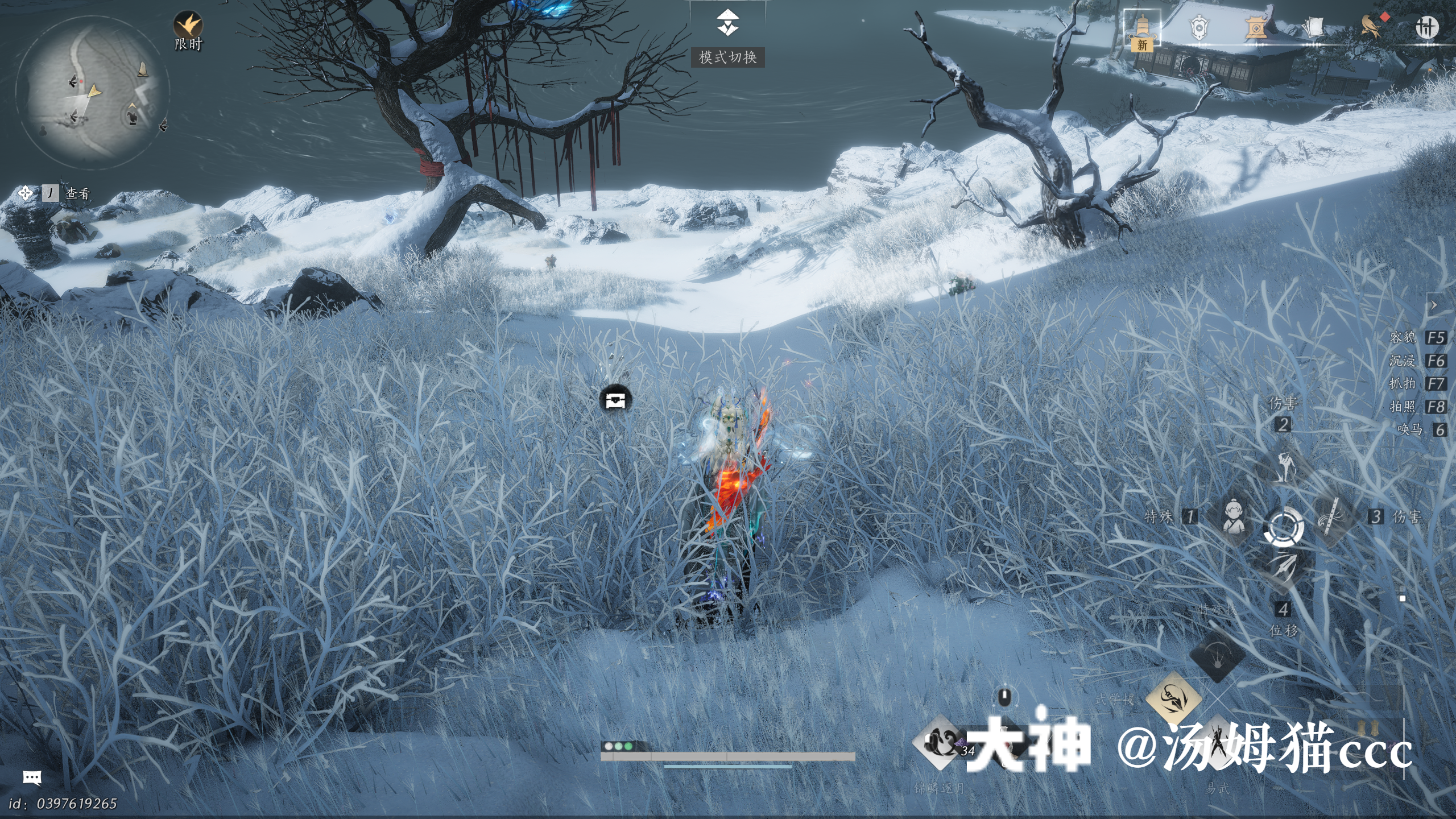1456x819 pixels.
Task: Open the round main menu icon
Action: coord(1426,27)
